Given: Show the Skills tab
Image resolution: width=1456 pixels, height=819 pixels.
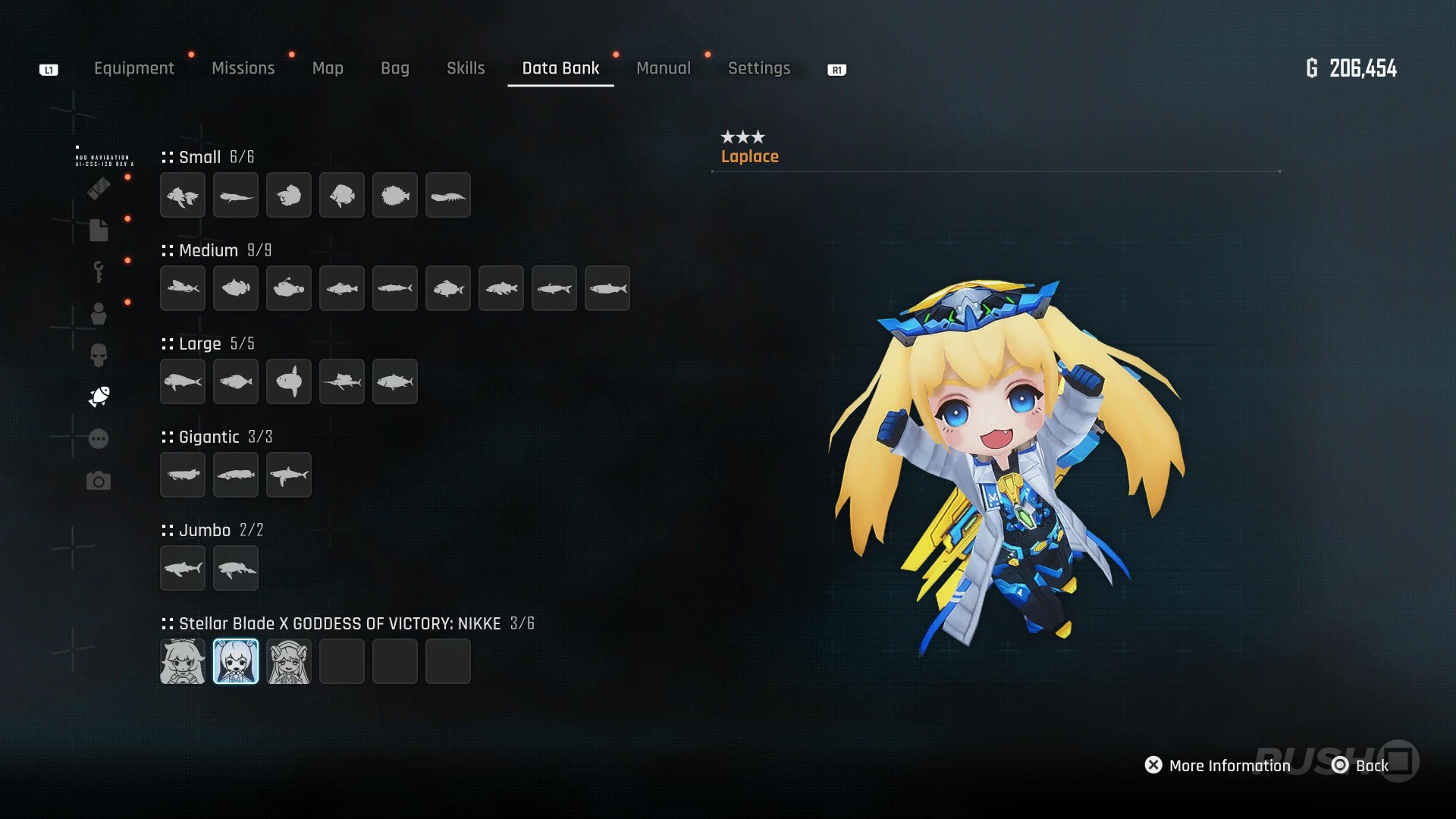Looking at the screenshot, I should (466, 68).
